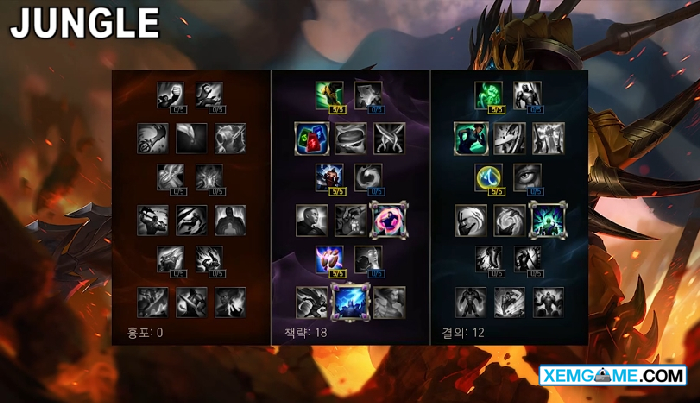Select the highlighted Dangerous Game mastery
Viewport: 700px width, 403px height.
tap(389, 219)
